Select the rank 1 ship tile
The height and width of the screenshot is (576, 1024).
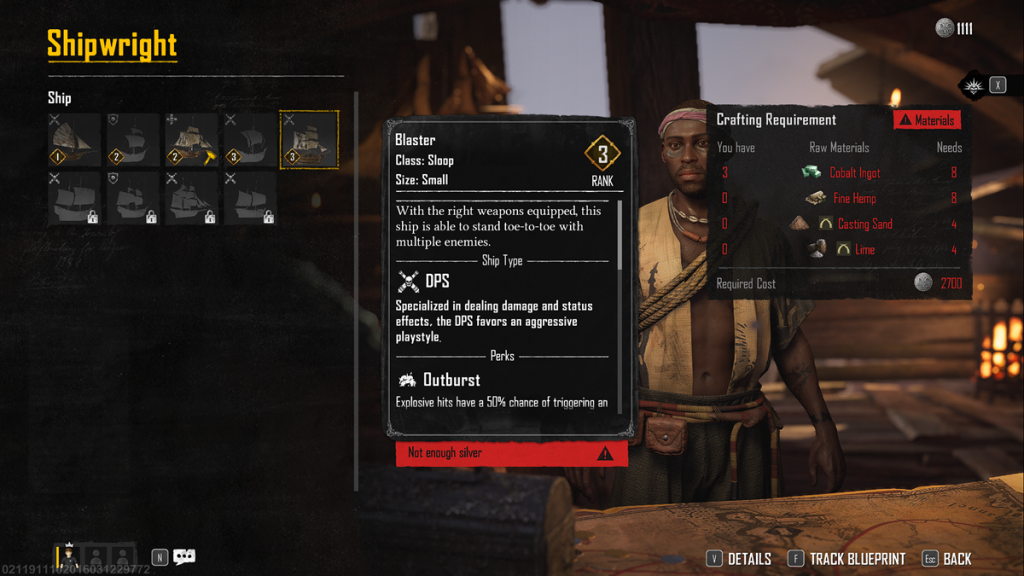pyautogui.click(x=75, y=139)
